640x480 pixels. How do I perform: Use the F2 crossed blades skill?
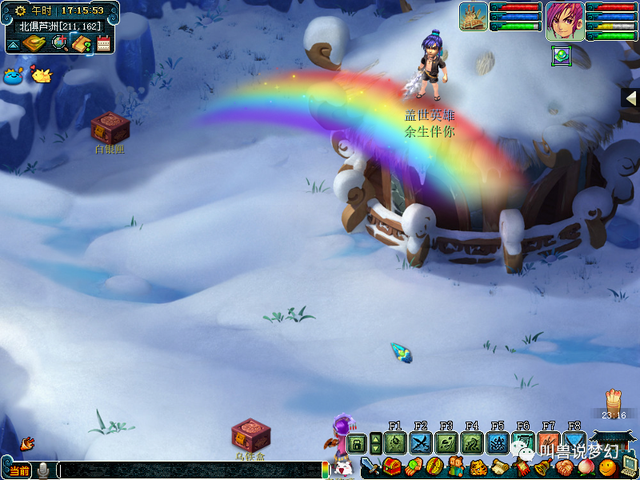(x=420, y=443)
